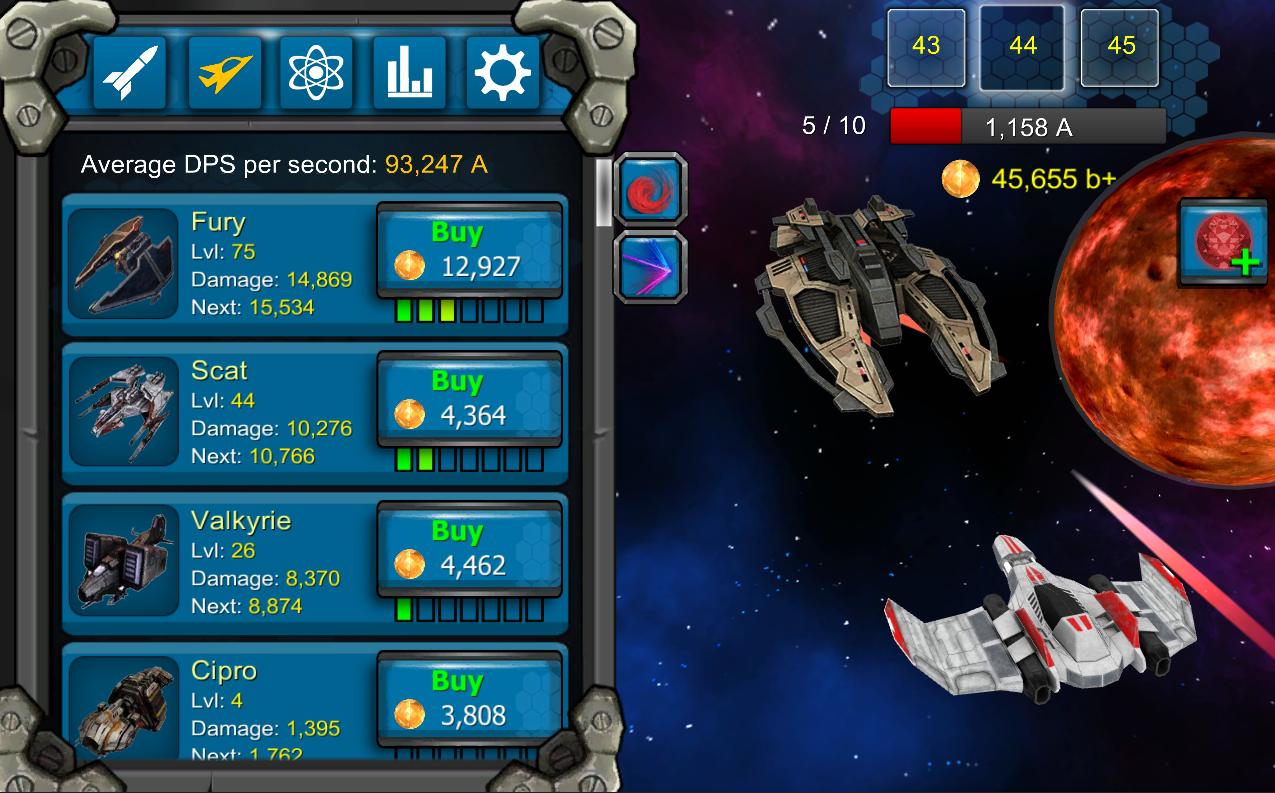Activate the red swirl ability
Image resolution: width=1275 pixels, height=793 pixels.
coord(650,188)
